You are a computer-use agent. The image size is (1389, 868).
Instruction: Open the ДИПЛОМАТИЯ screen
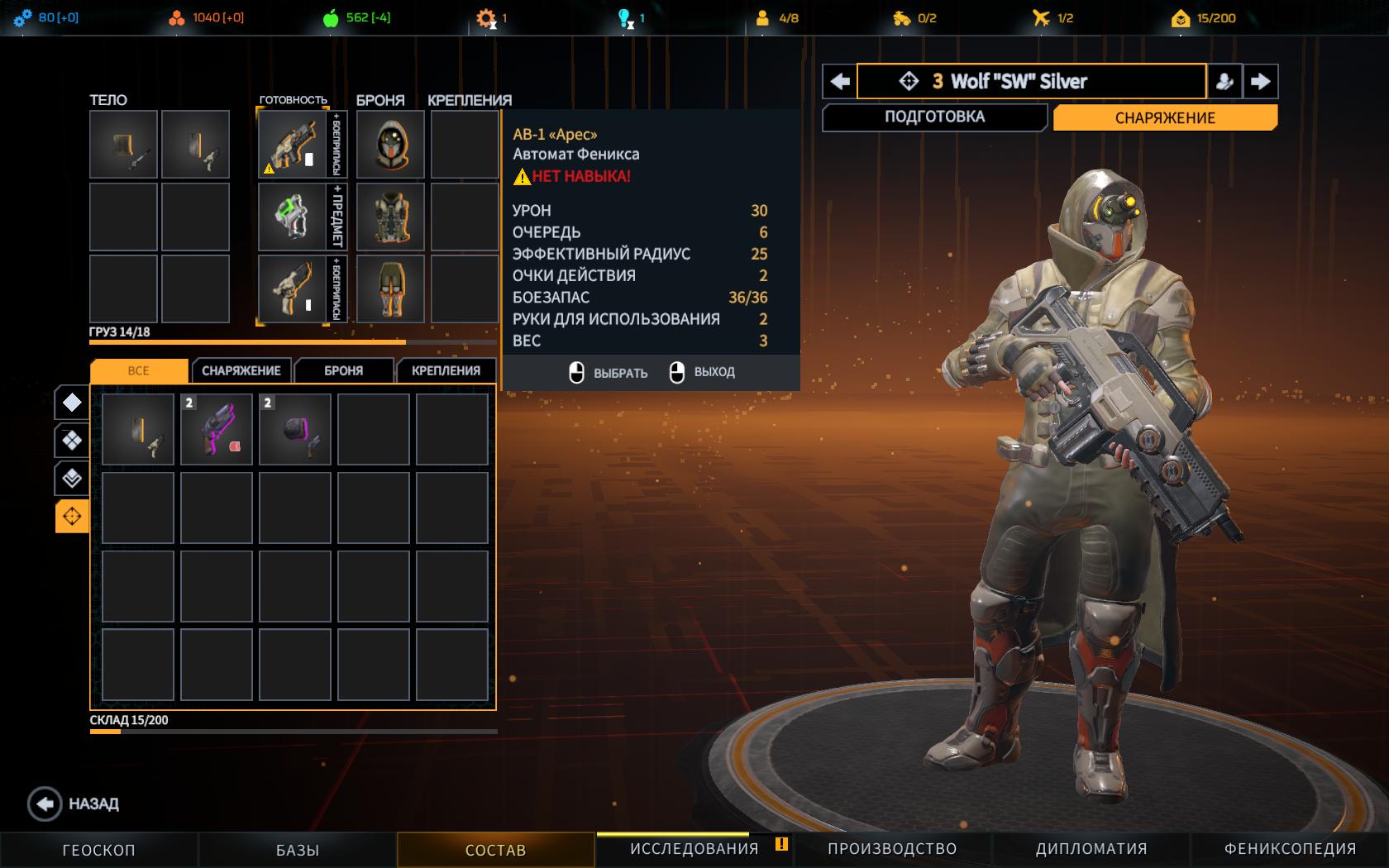[x=1091, y=849]
